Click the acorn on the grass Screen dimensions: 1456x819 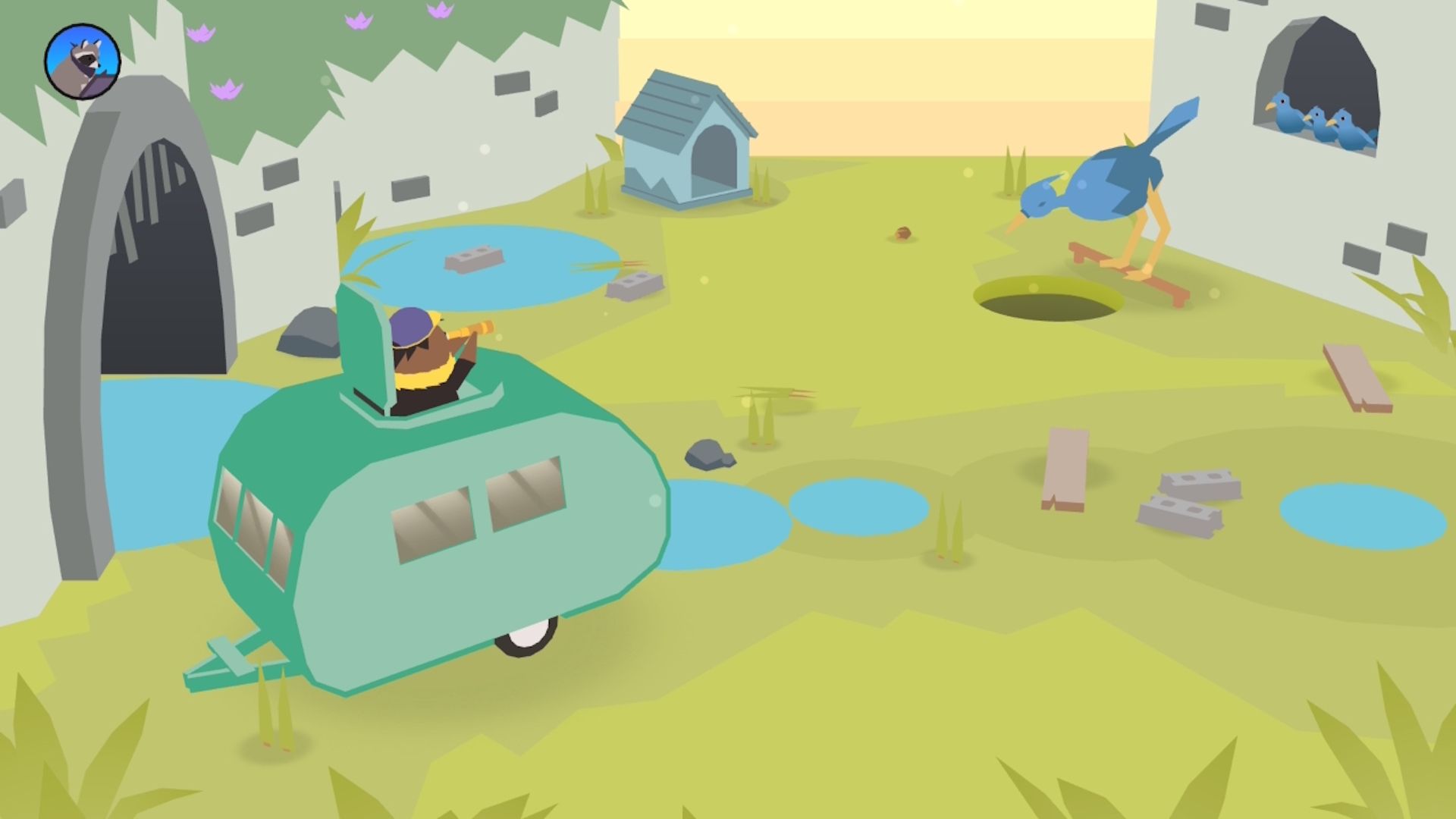[x=902, y=234]
